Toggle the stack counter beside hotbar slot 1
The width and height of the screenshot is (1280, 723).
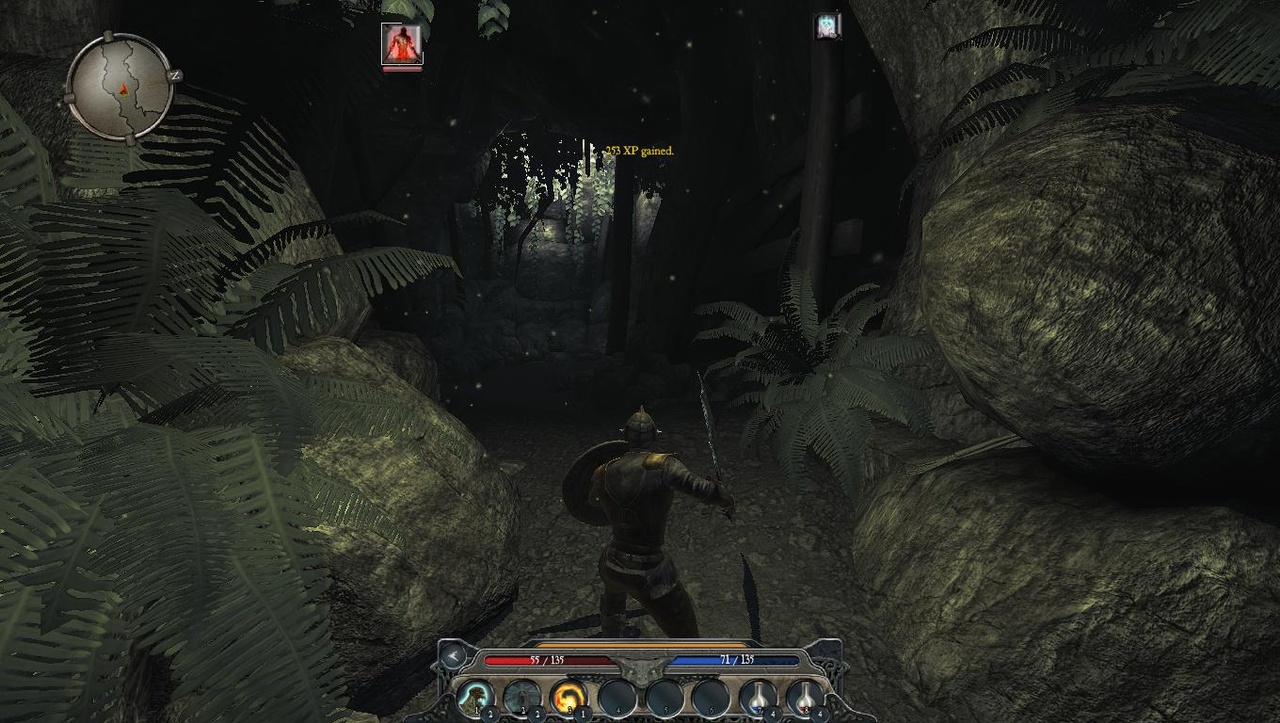click(x=490, y=712)
